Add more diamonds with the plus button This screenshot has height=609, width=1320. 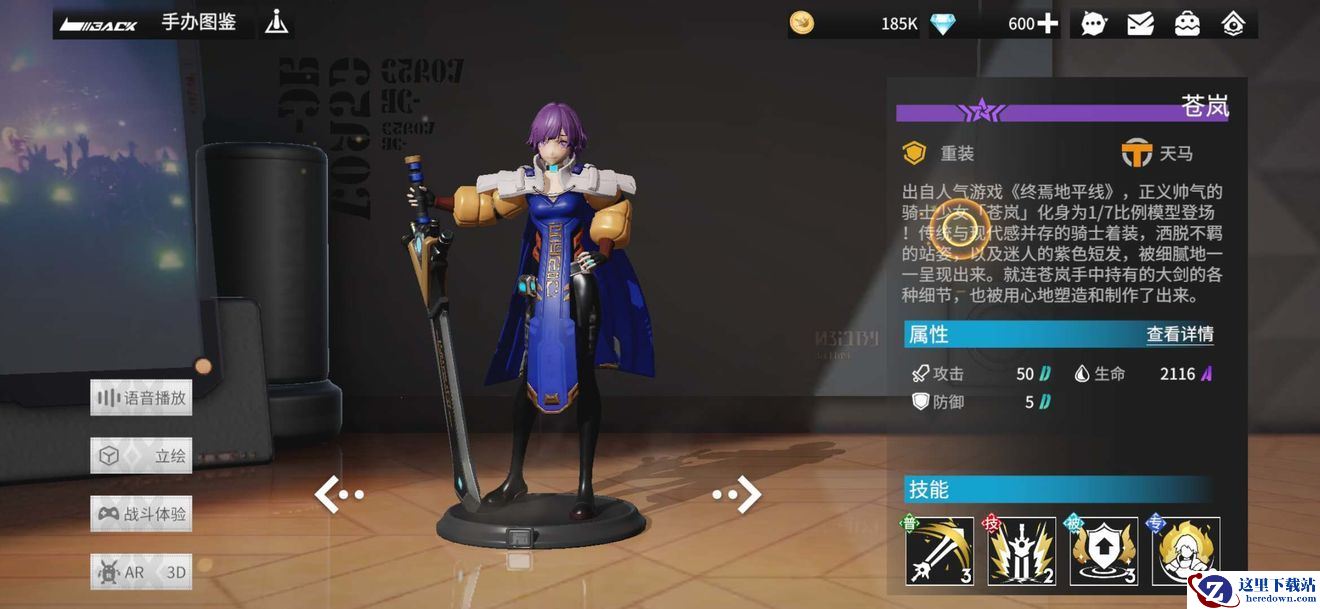1047,23
